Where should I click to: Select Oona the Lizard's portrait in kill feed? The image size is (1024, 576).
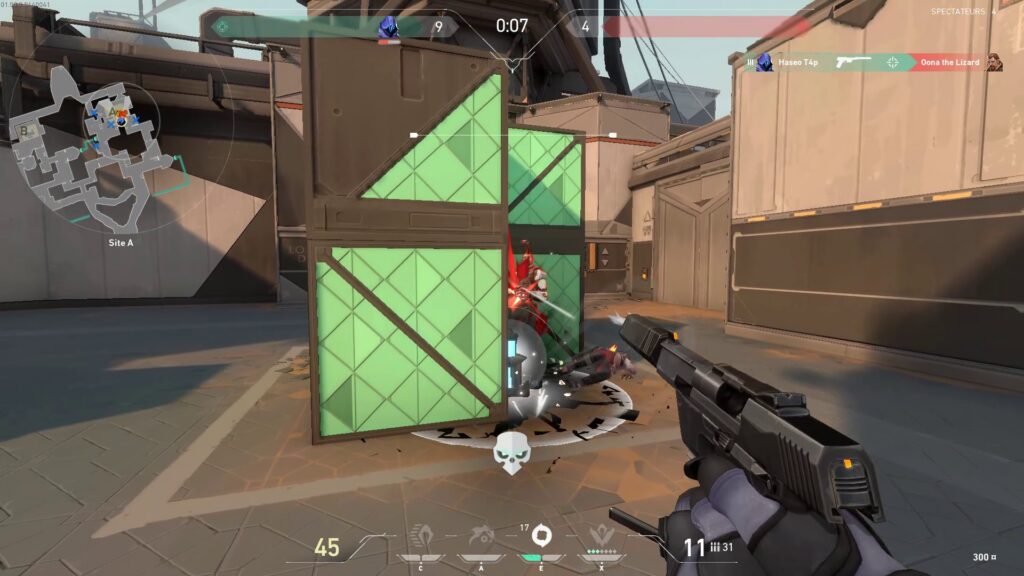click(994, 63)
